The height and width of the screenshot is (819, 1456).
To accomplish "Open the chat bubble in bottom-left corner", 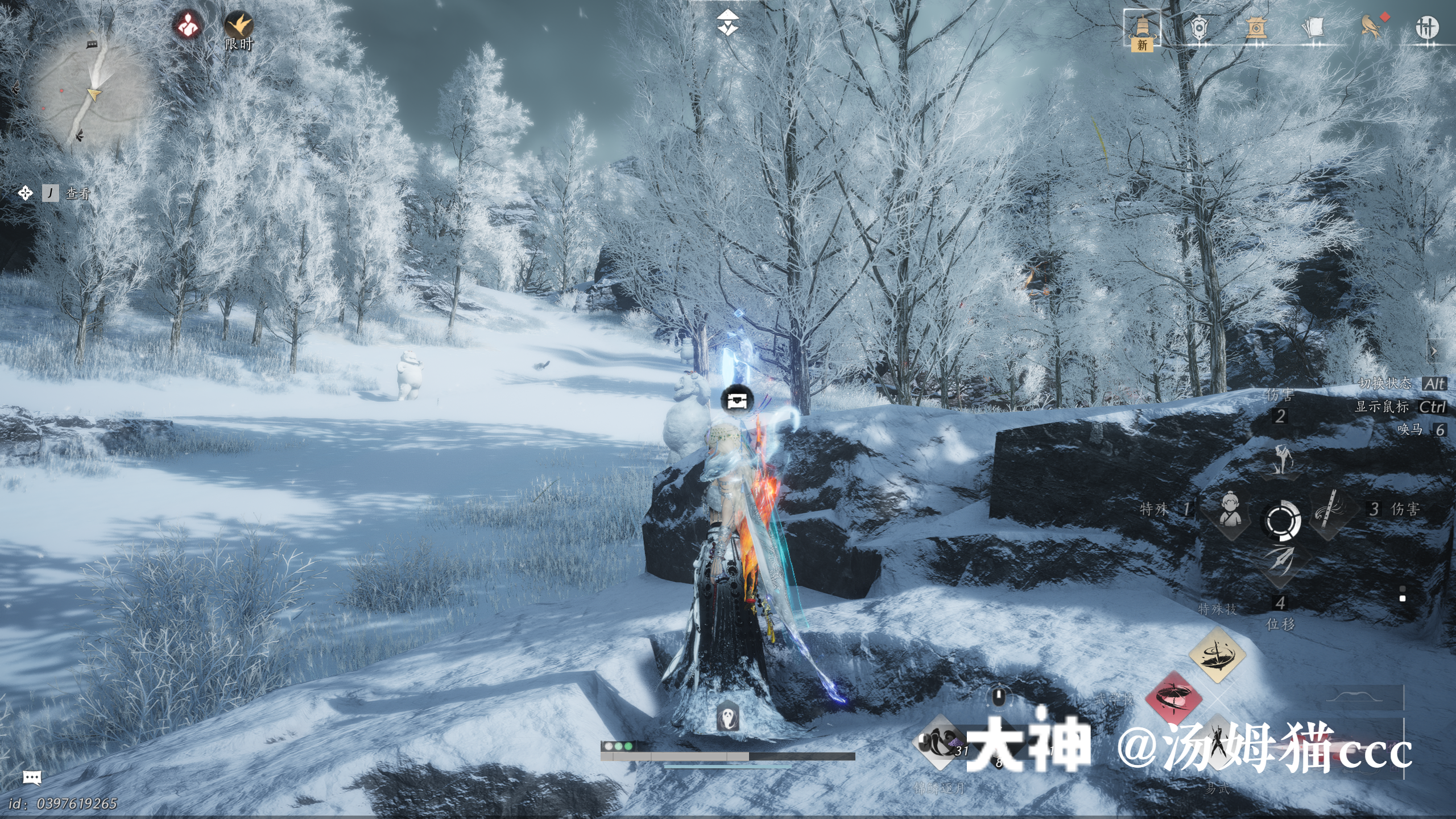I will (32, 777).
